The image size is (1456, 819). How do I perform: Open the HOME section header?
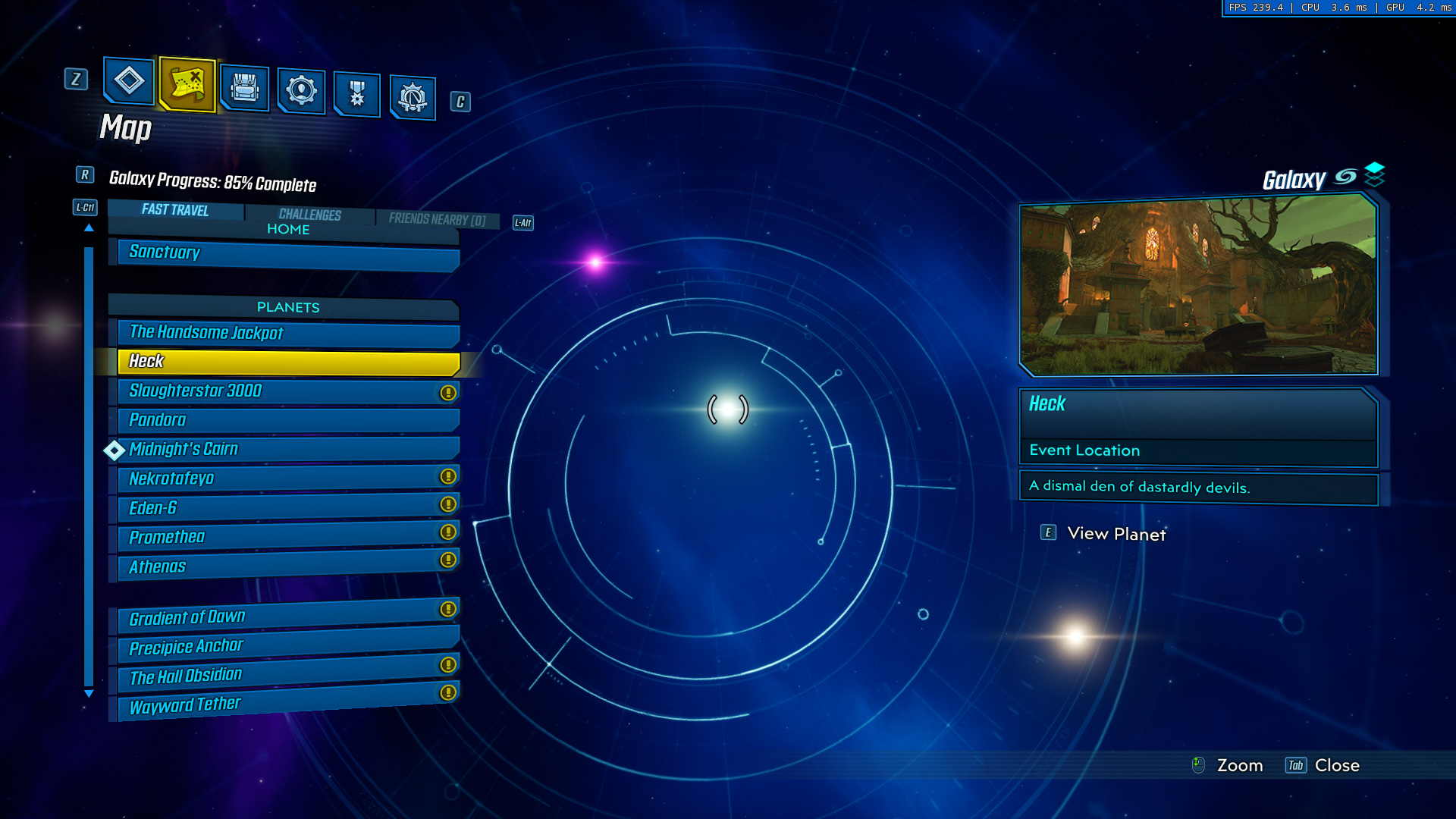(x=287, y=229)
